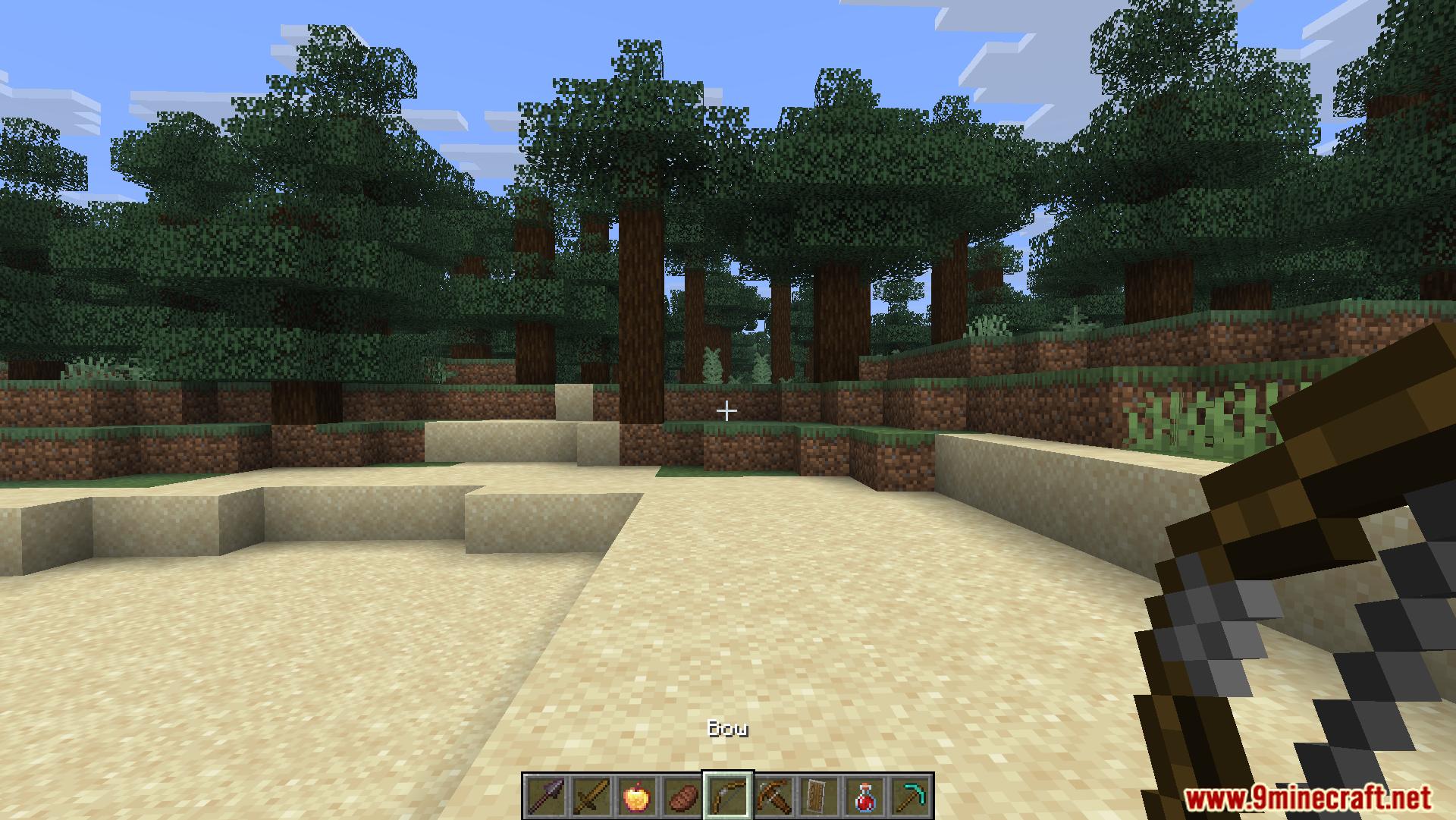Click the crosshair at screen center
The height and width of the screenshot is (820, 1456).
click(727, 410)
